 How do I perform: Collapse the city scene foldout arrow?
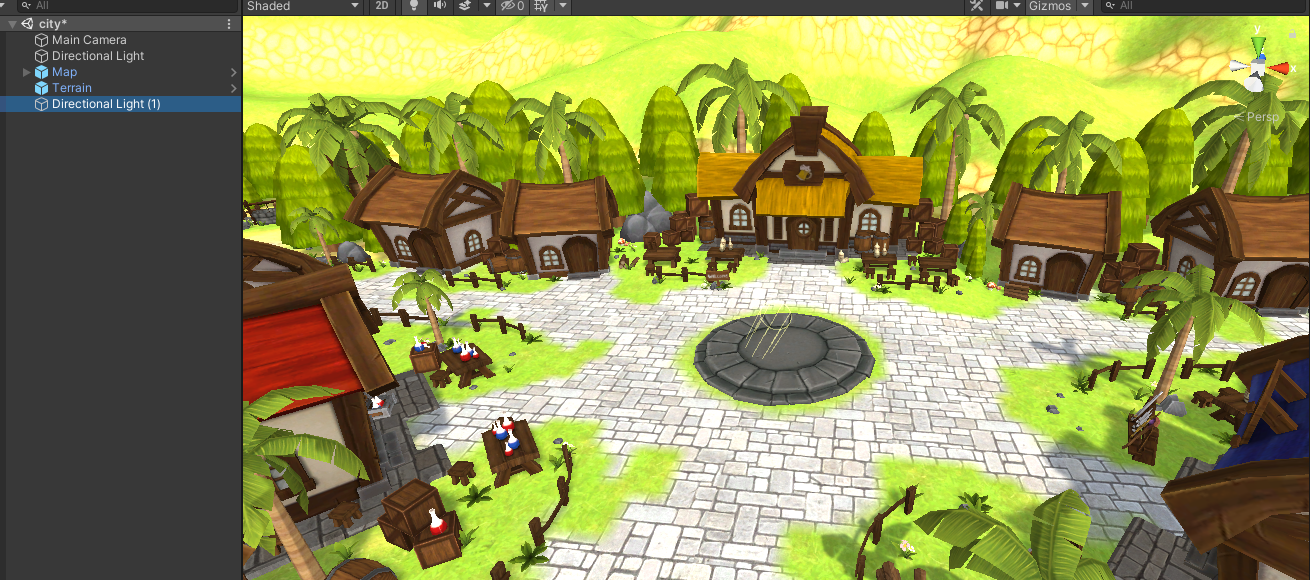pyautogui.click(x=12, y=24)
